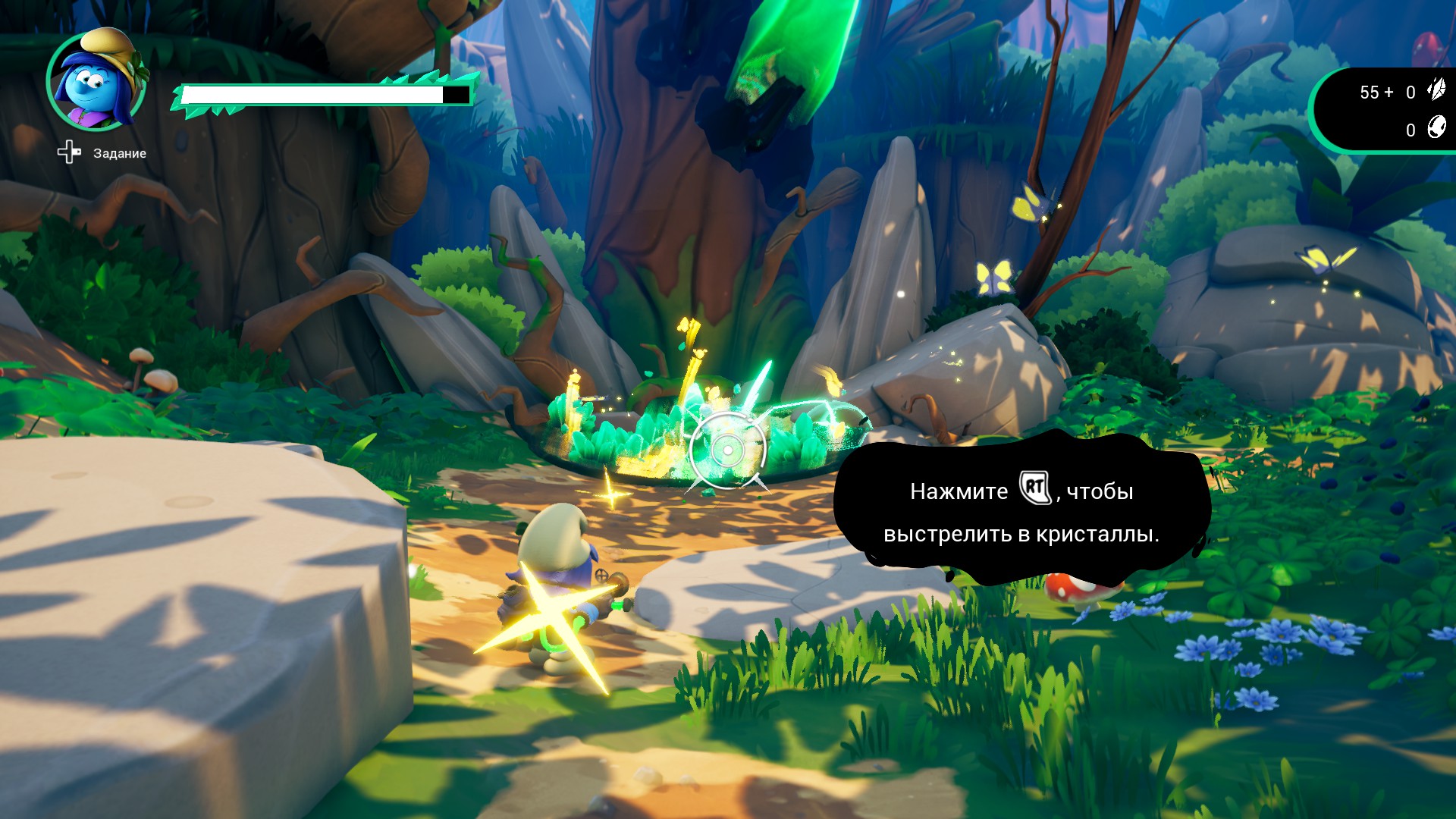The height and width of the screenshot is (819, 1456).
Task: Open the Задание quest tracker
Action: [102, 152]
